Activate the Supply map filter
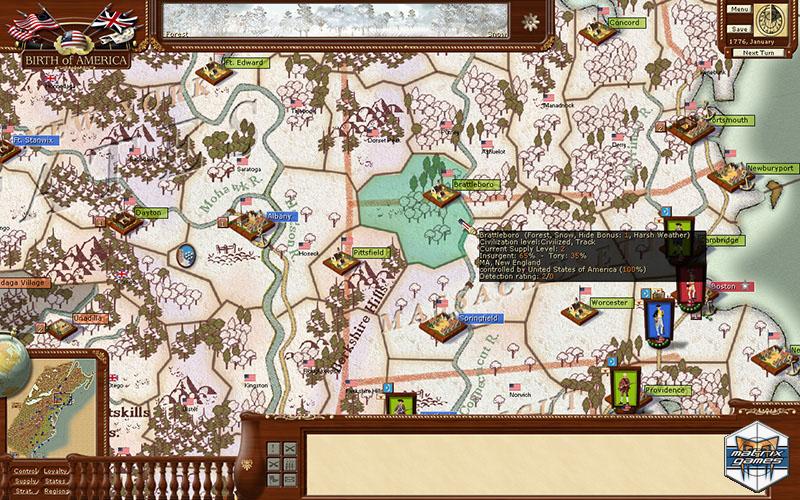Viewport: 800px width, 500px height. tap(26, 482)
